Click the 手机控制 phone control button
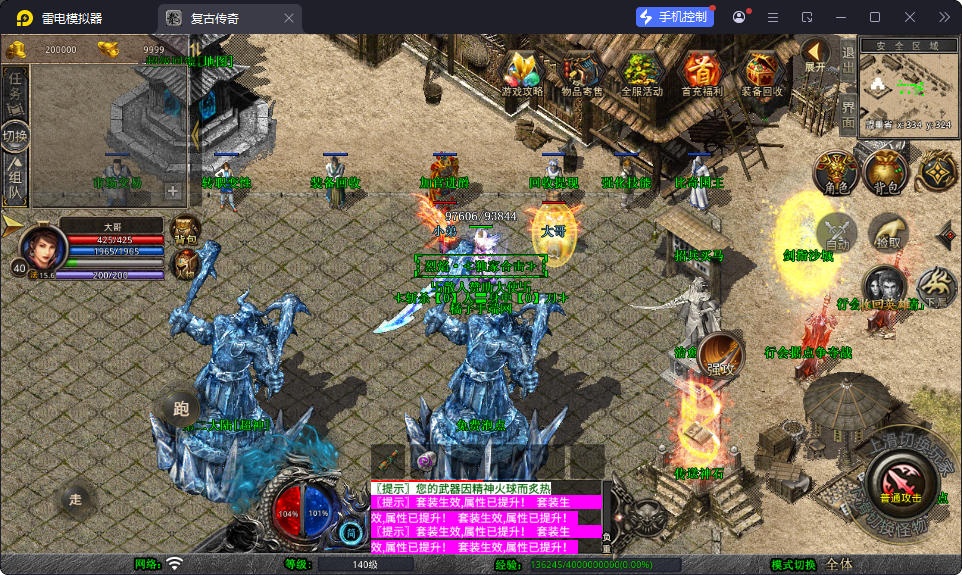 point(674,17)
